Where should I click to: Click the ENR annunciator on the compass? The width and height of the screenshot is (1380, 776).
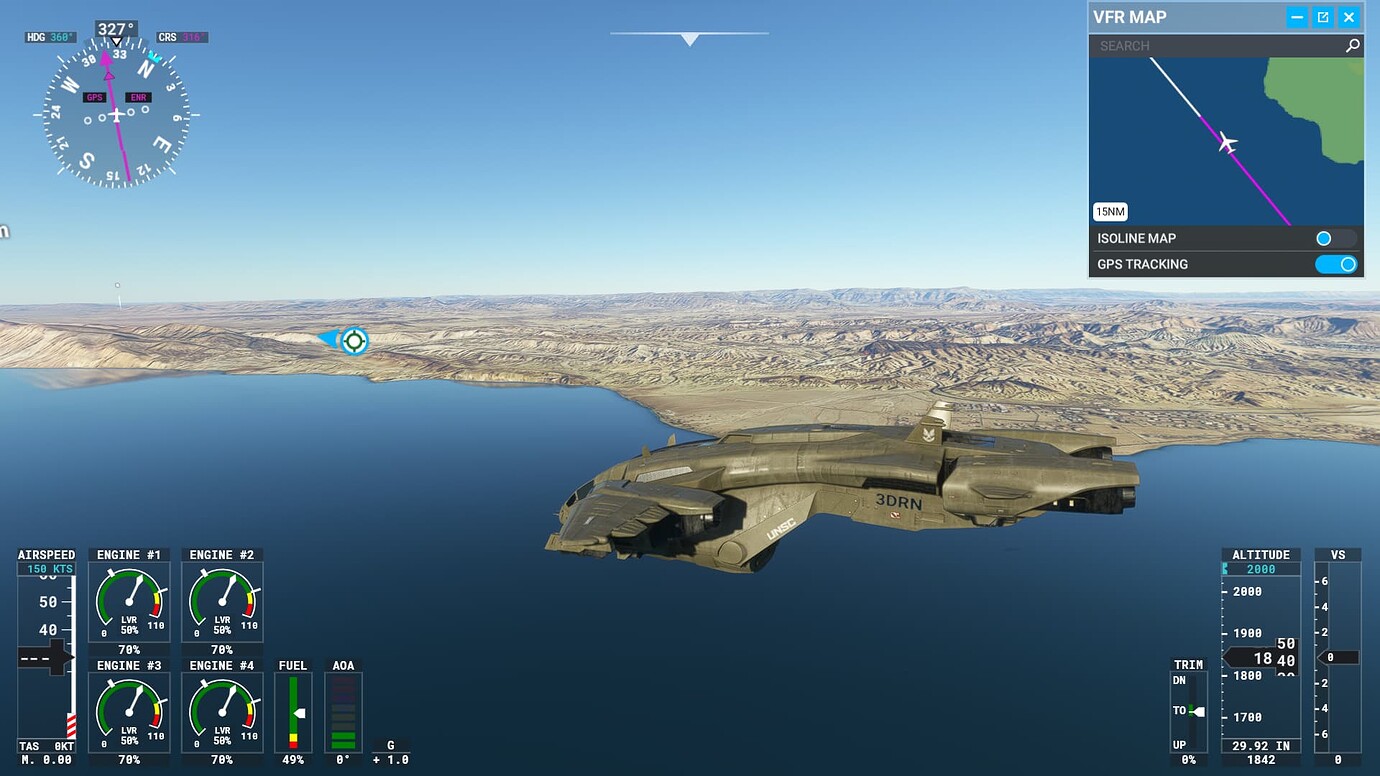tap(138, 97)
